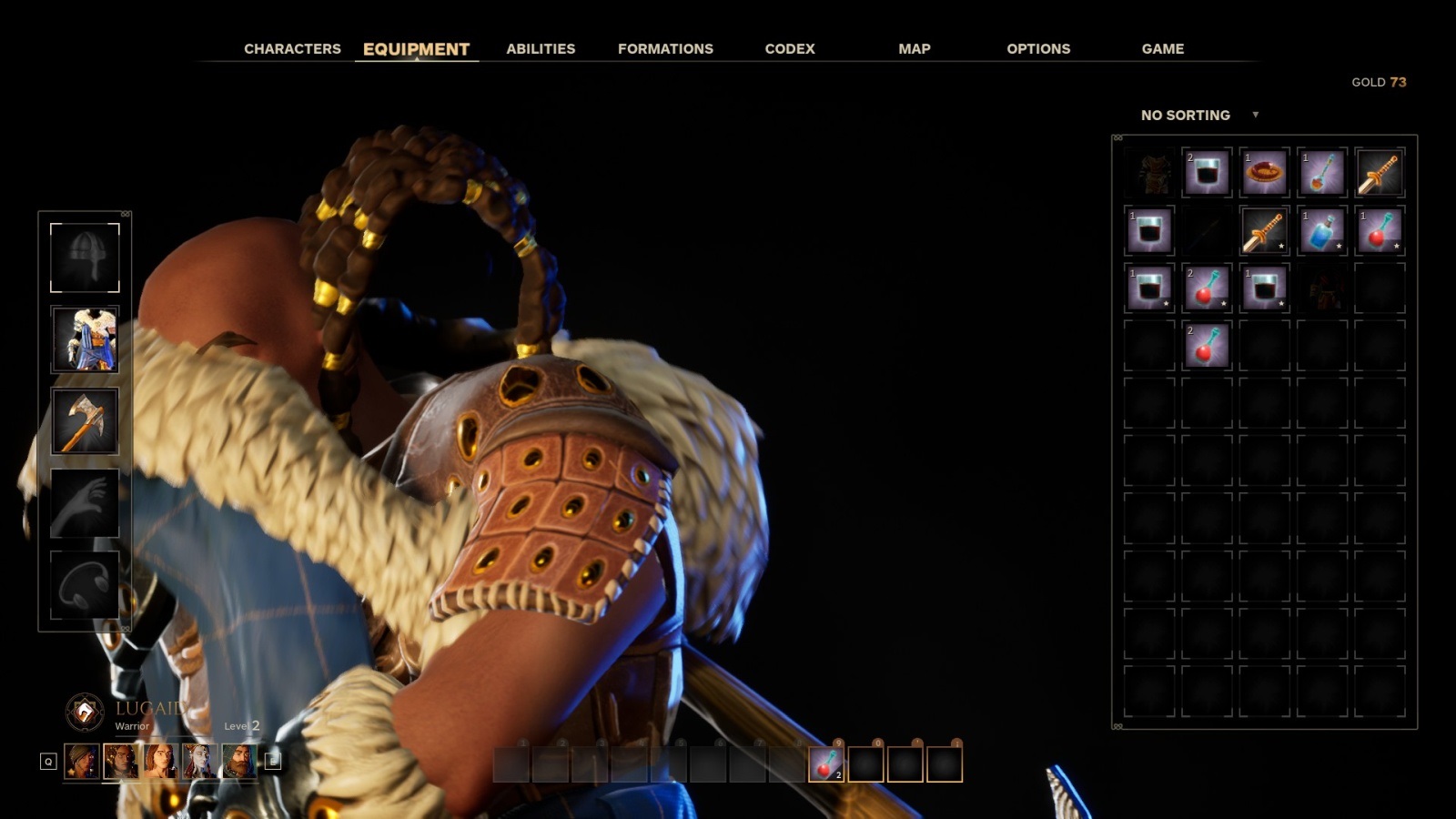Open the Characters tab
1456x819 pixels.
[292, 49]
